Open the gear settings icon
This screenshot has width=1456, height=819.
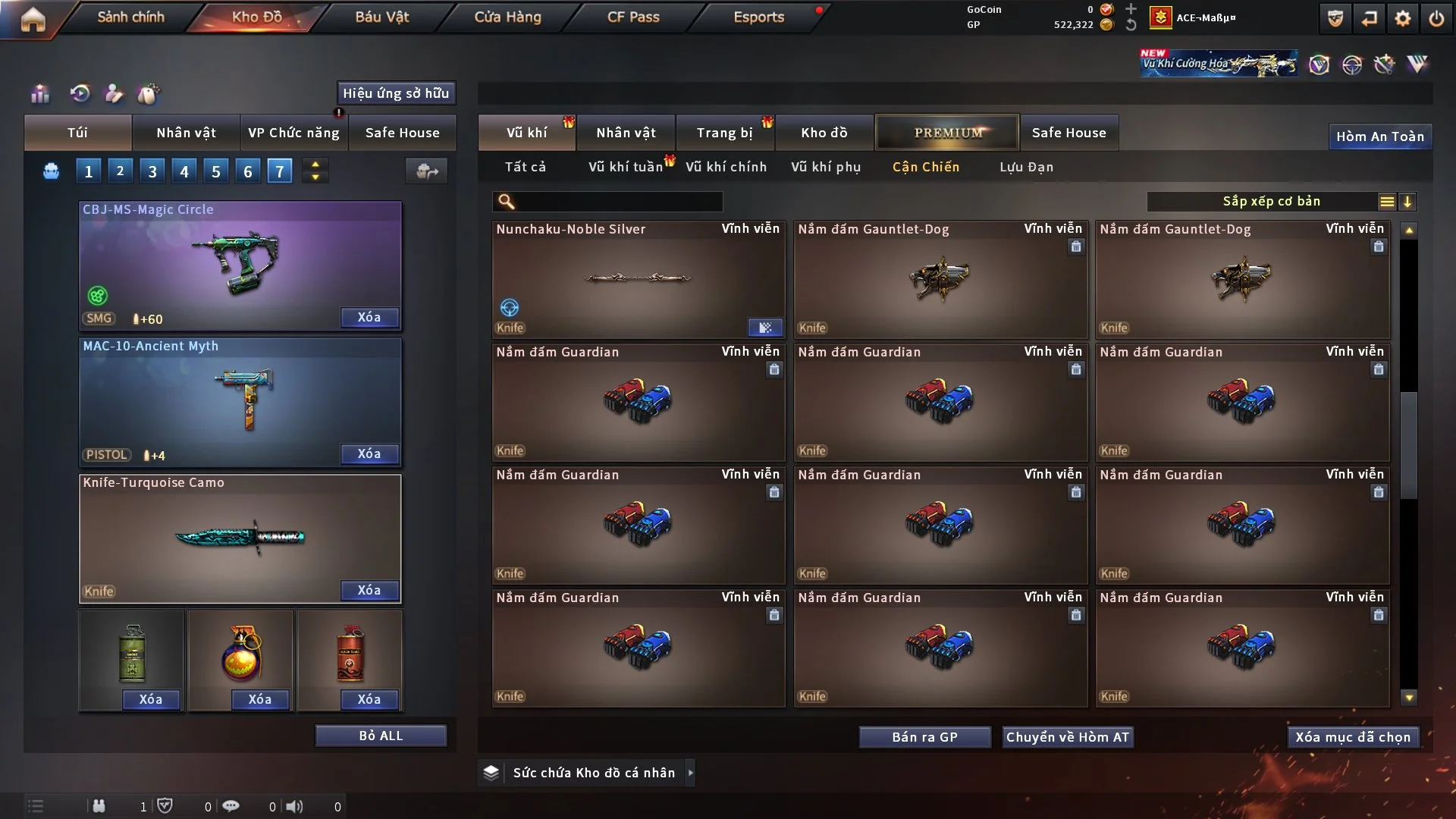pos(1403,18)
